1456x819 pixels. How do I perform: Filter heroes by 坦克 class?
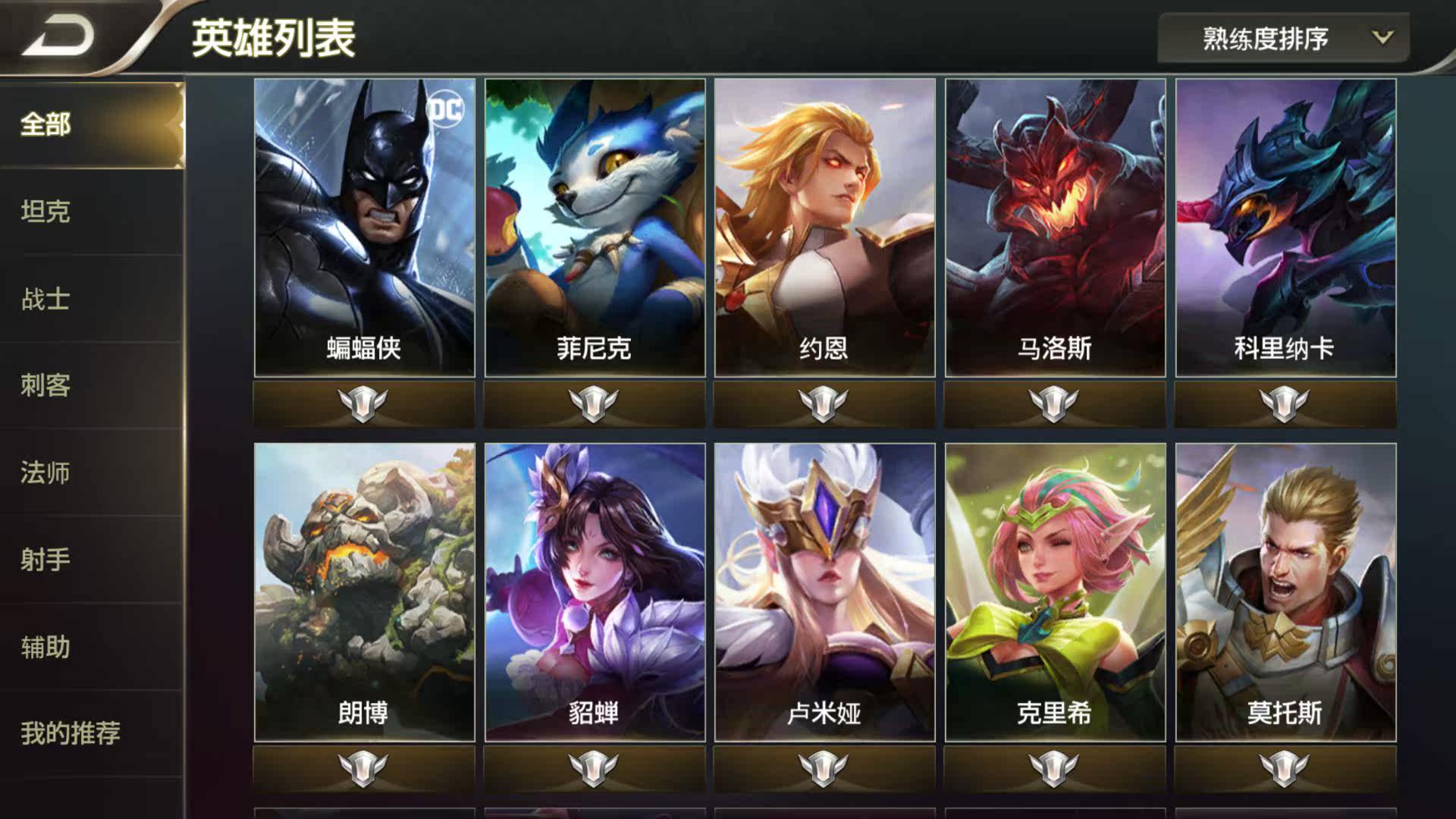46,212
